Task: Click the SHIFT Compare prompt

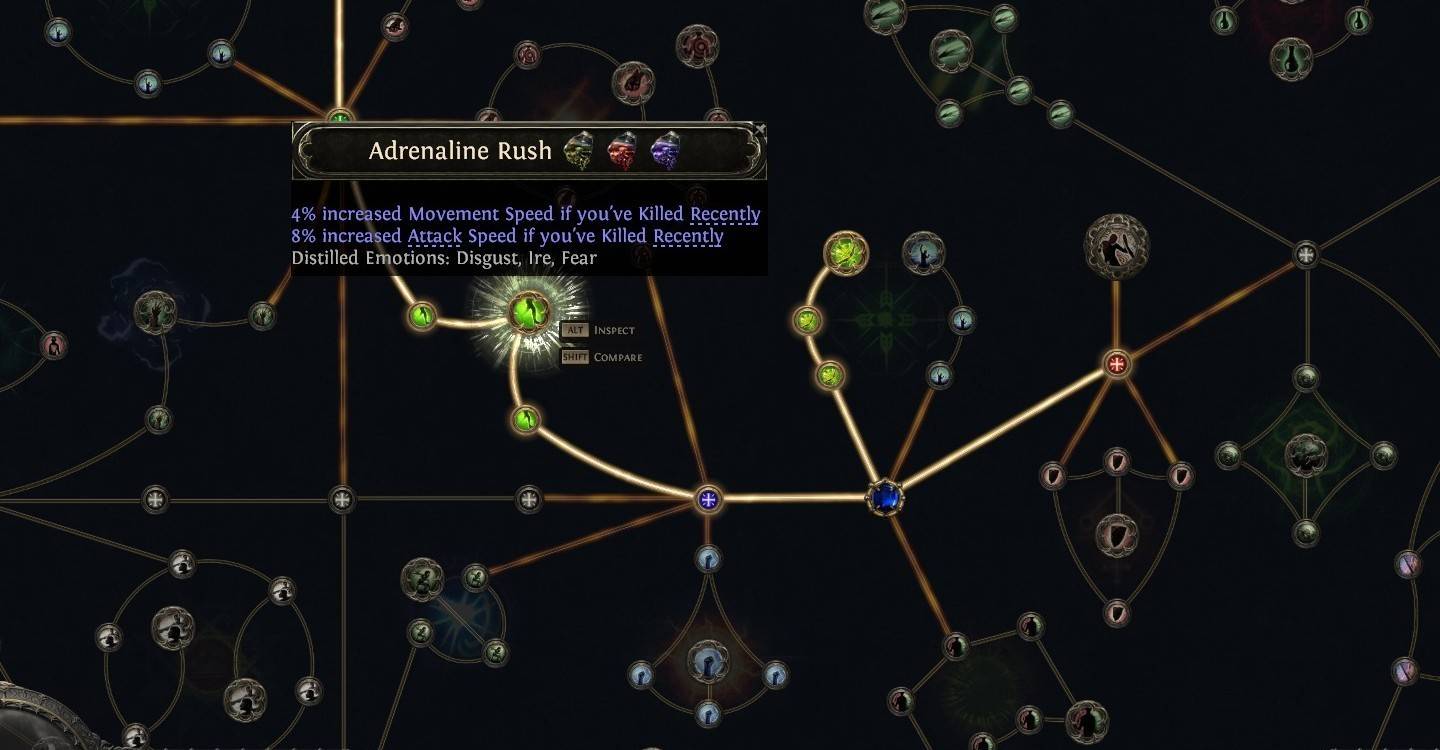Action: (607, 355)
